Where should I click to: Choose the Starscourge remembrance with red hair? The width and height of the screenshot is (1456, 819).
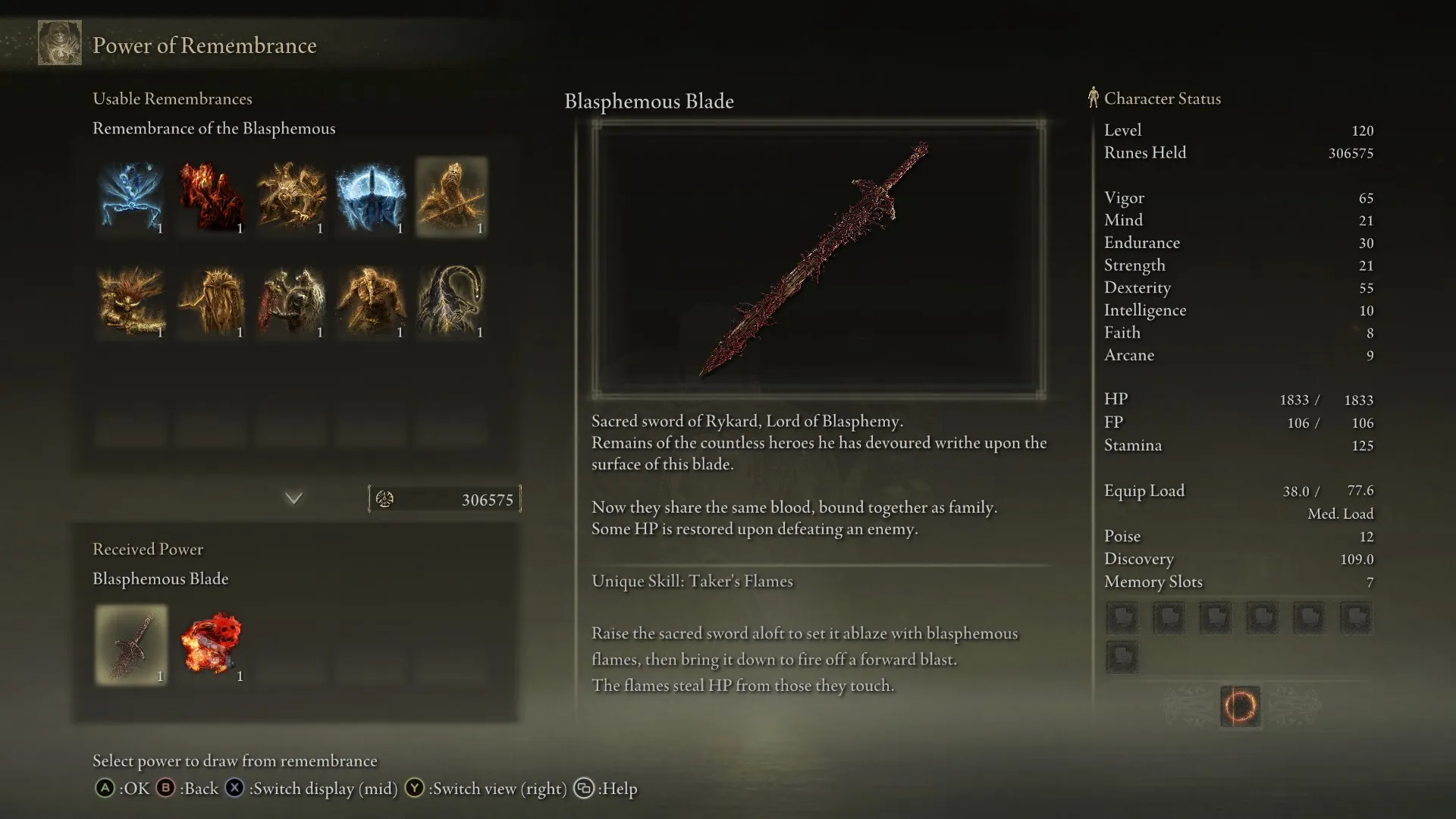(x=131, y=301)
